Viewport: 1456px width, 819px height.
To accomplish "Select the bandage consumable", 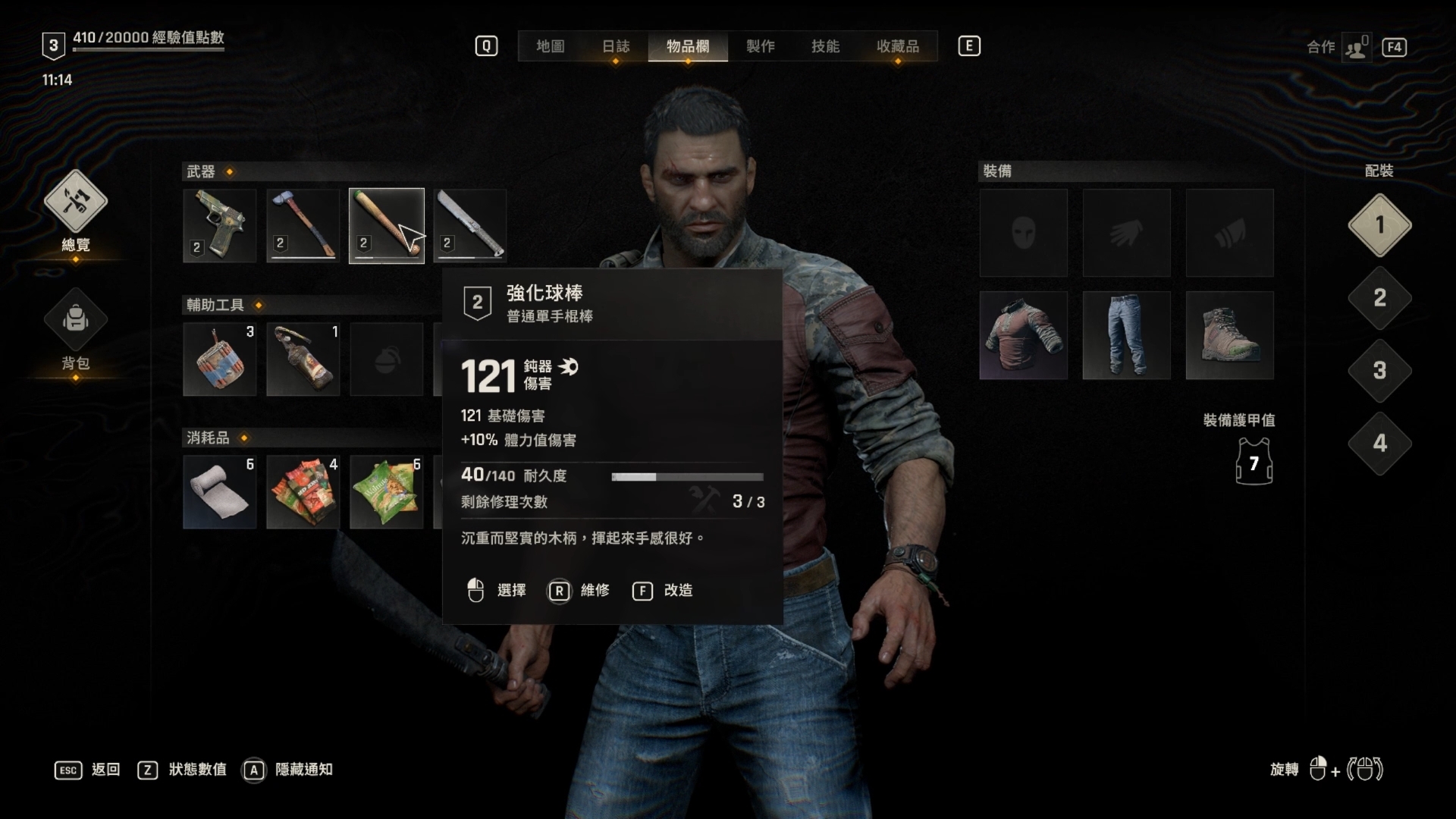I will 219,491.
